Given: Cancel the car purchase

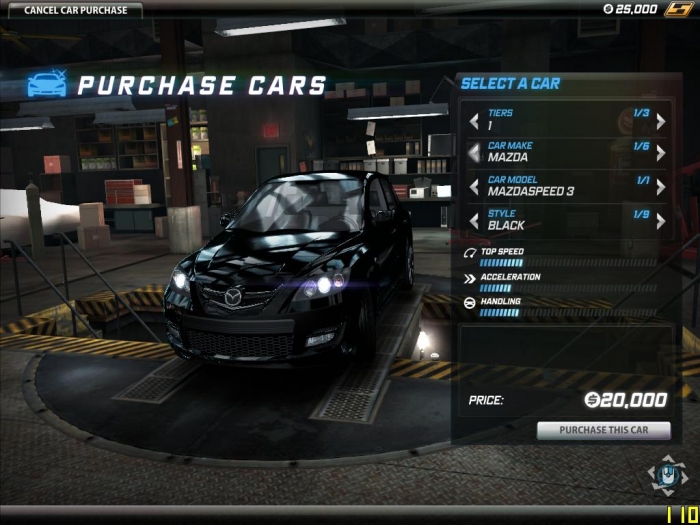Looking at the screenshot, I should click(70, 10).
